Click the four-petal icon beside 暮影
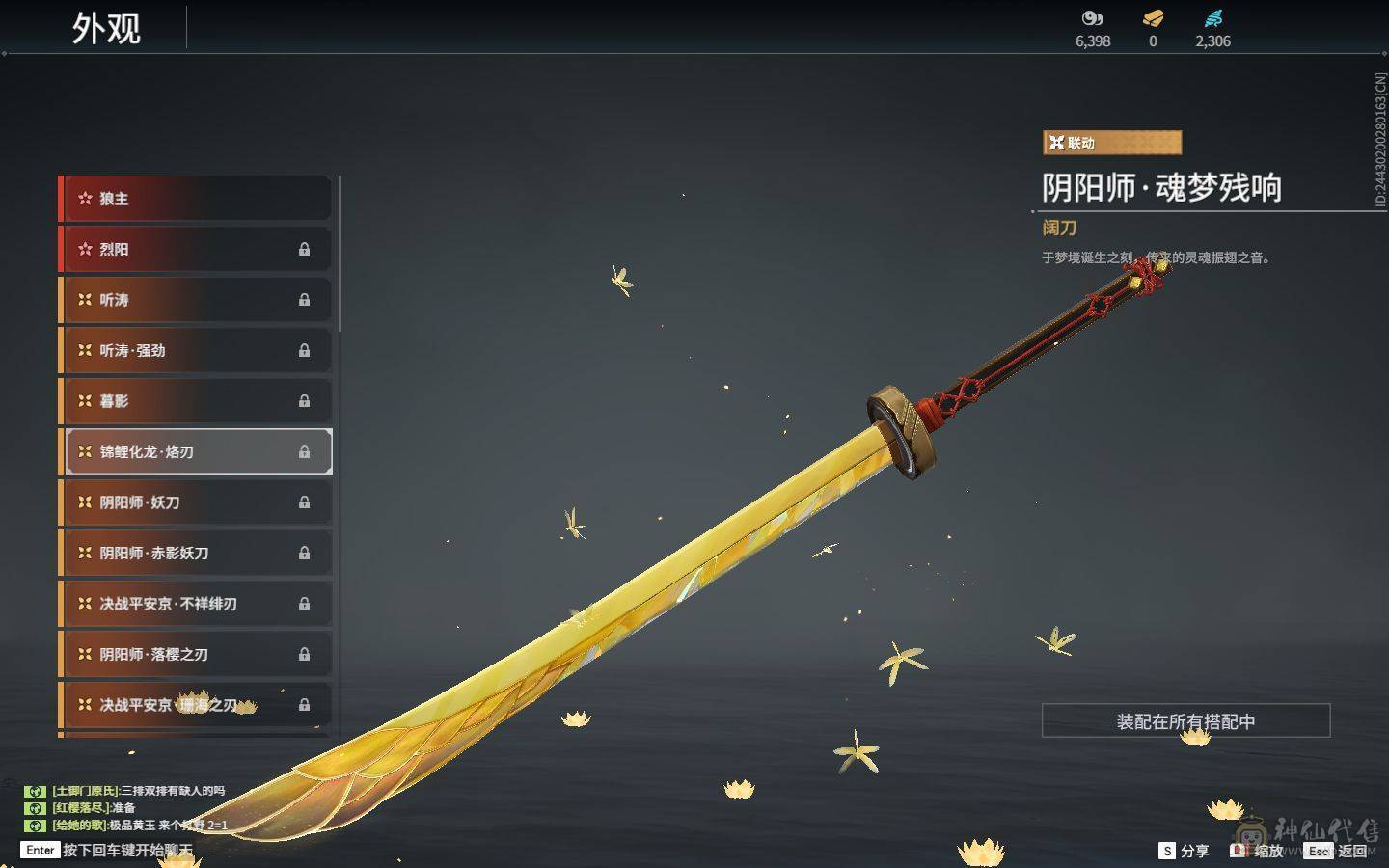Viewport: 1389px width, 868px height. [85, 401]
